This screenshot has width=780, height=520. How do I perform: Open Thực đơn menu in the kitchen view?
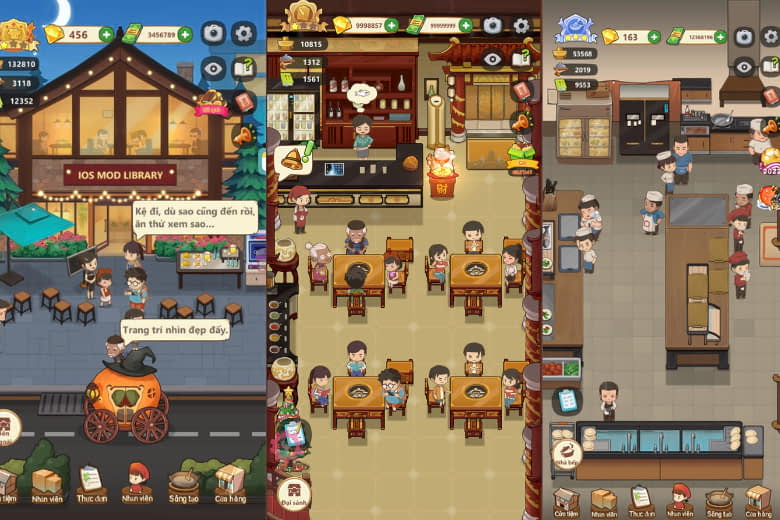click(x=640, y=499)
